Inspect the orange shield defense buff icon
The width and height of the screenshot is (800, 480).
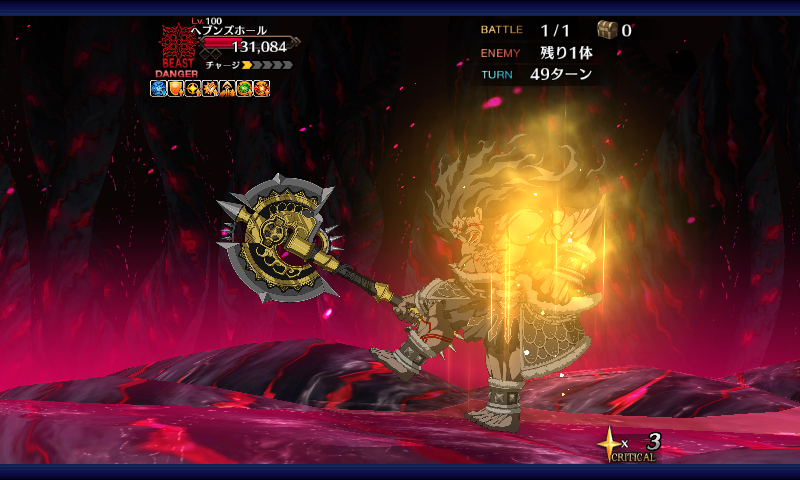tap(175, 88)
